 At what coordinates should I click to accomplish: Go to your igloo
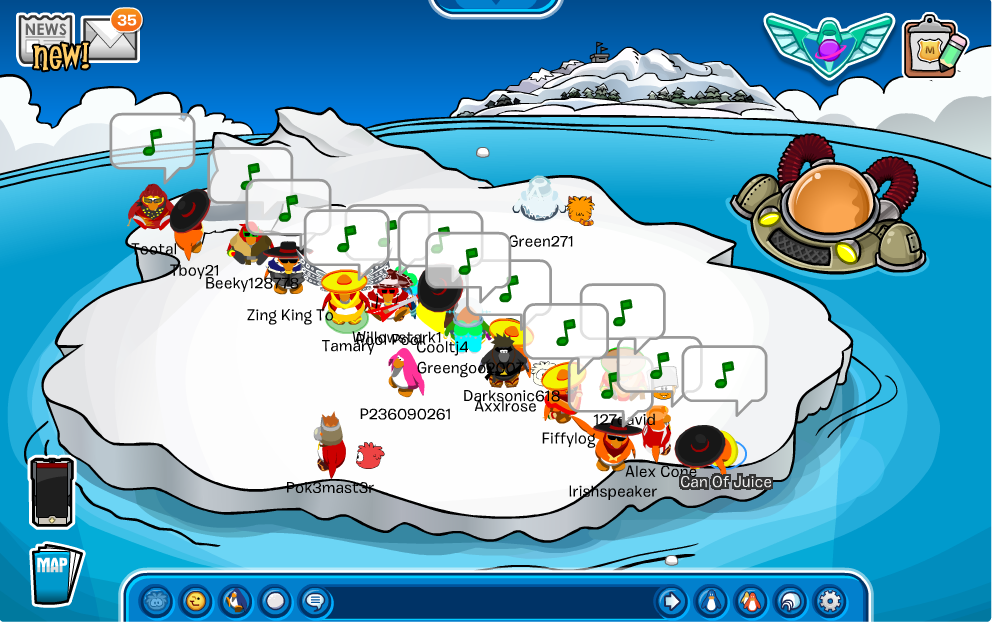click(x=790, y=601)
